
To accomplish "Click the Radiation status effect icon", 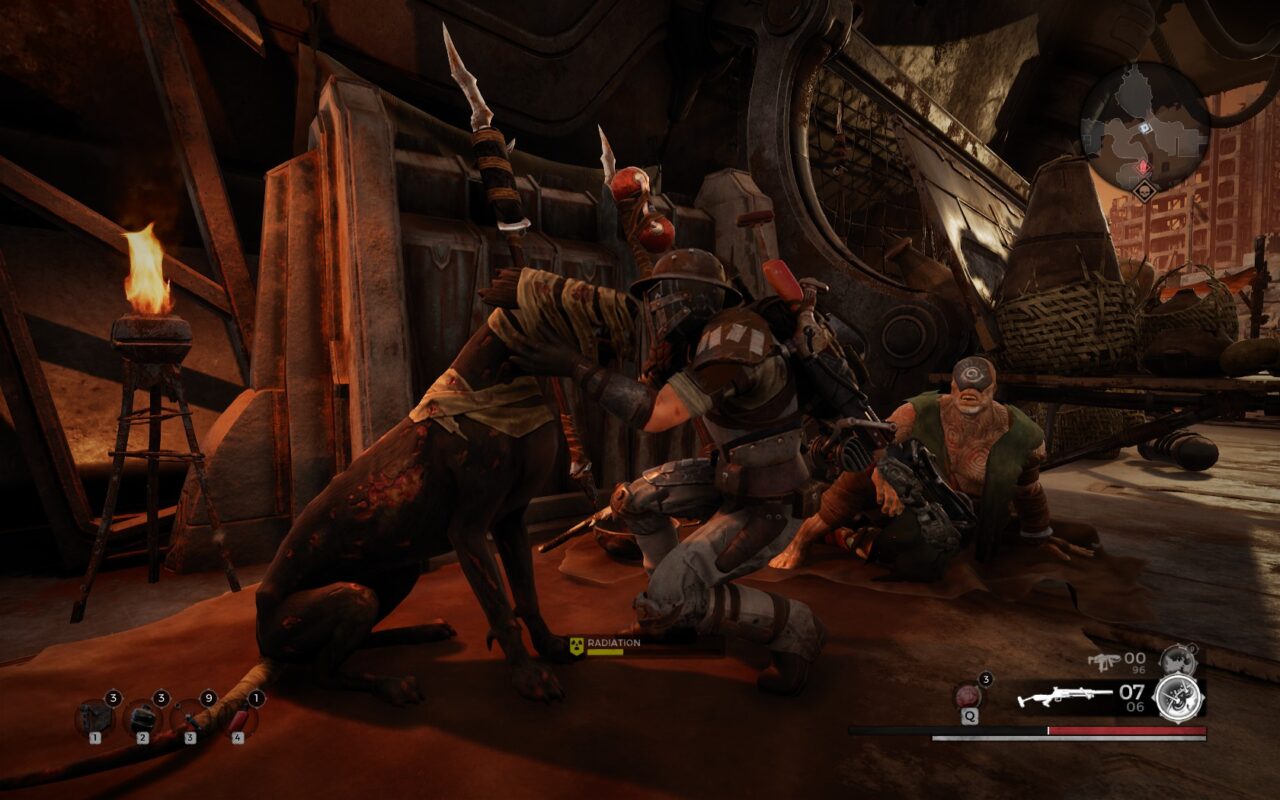I will 576,647.
